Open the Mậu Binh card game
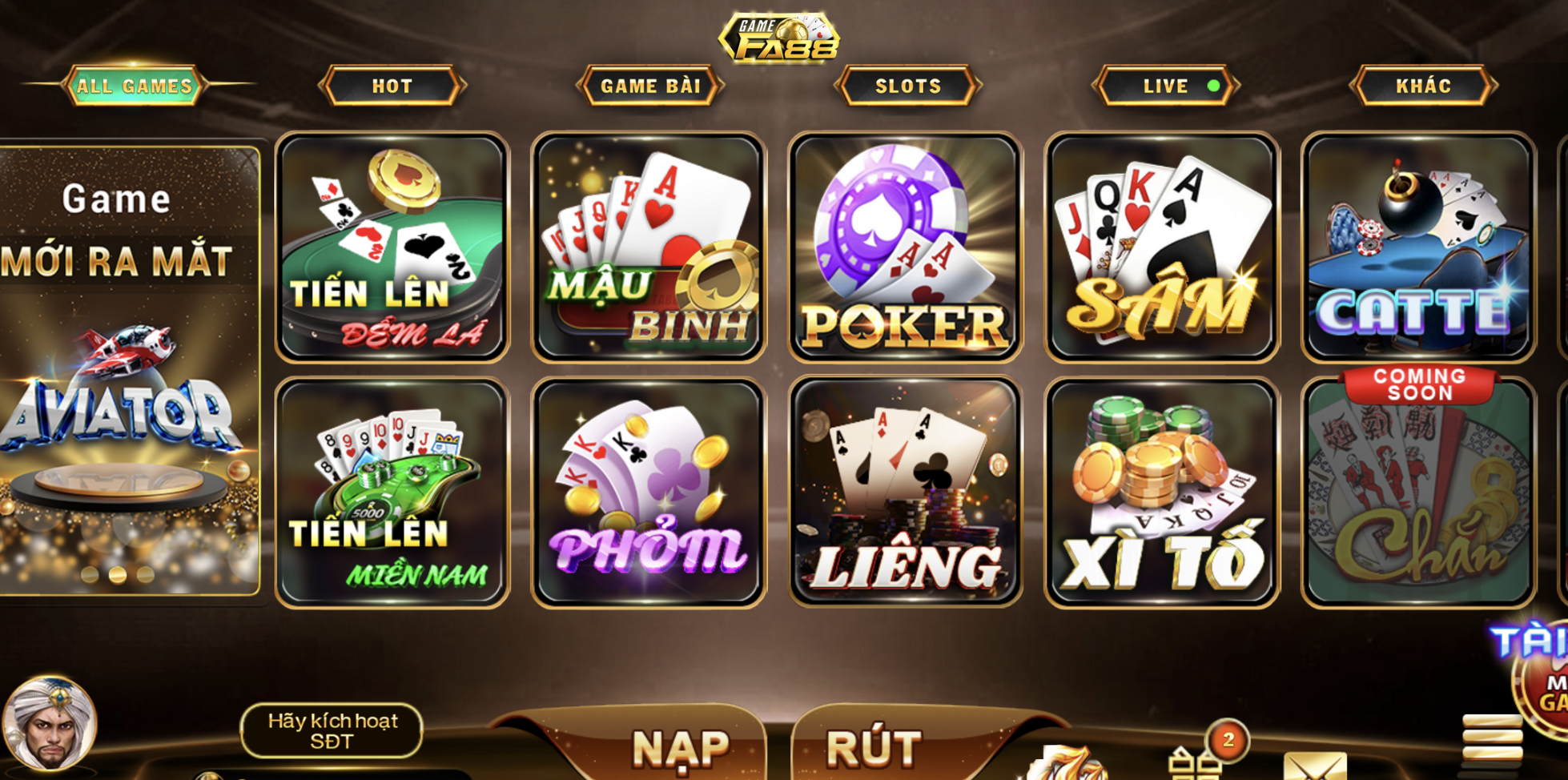The height and width of the screenshot is (780, 1568). coord(649,247)
